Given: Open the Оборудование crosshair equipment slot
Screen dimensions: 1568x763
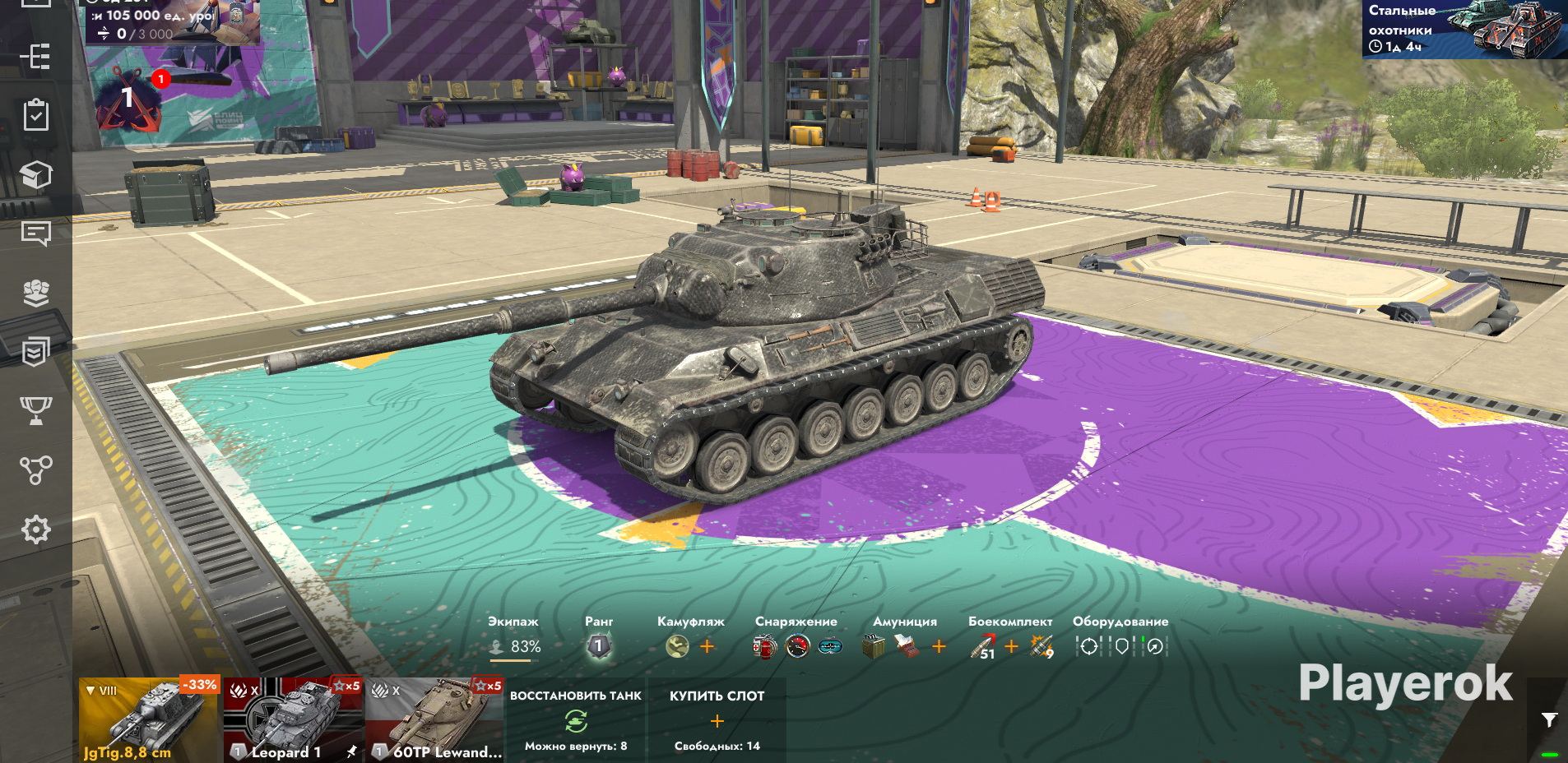Looking at the screenshot, I should [x=1088, y=647].
